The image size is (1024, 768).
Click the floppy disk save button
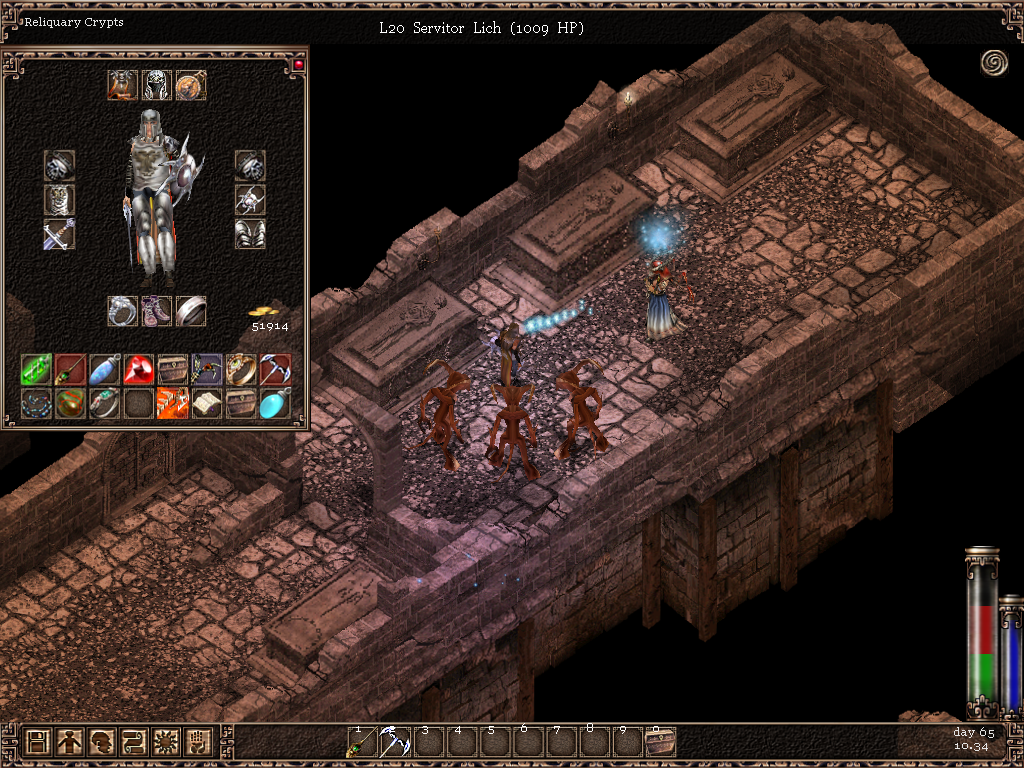point(38,742)
